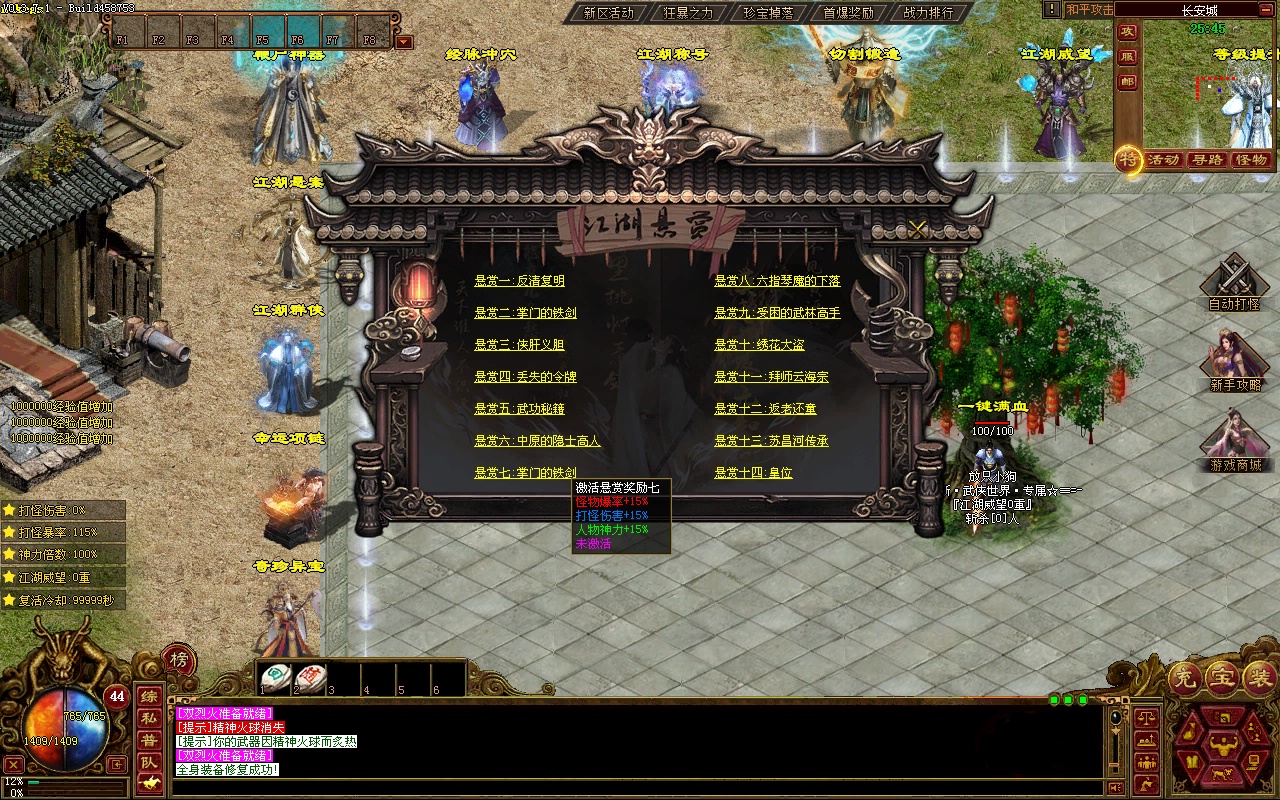The width and height of the screenshot is (1280, 800).
Task: Show the 战力排行 power ranking
Action: click(928, 13)
